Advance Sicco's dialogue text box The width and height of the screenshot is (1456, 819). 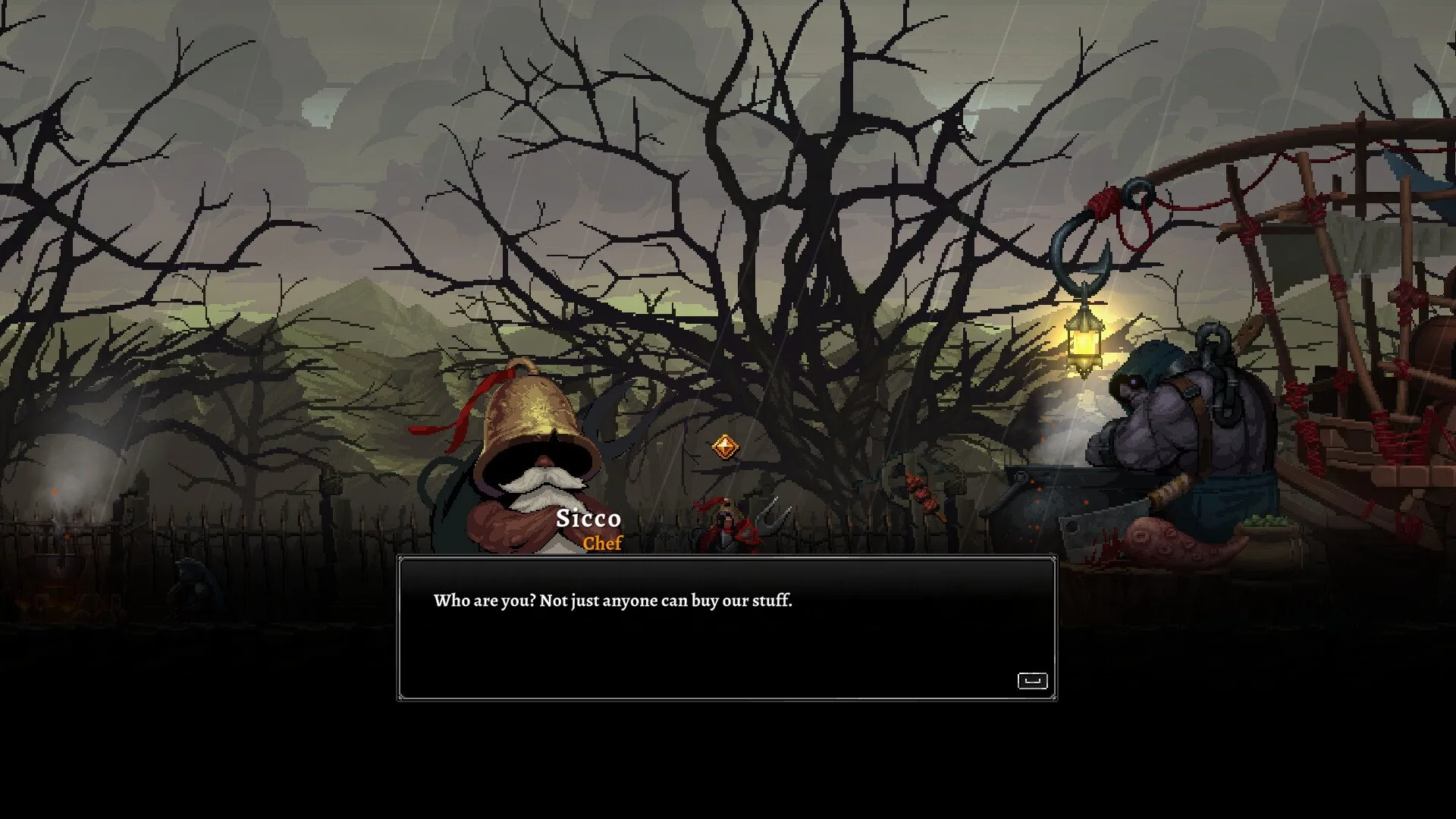tap(1032, 680)
